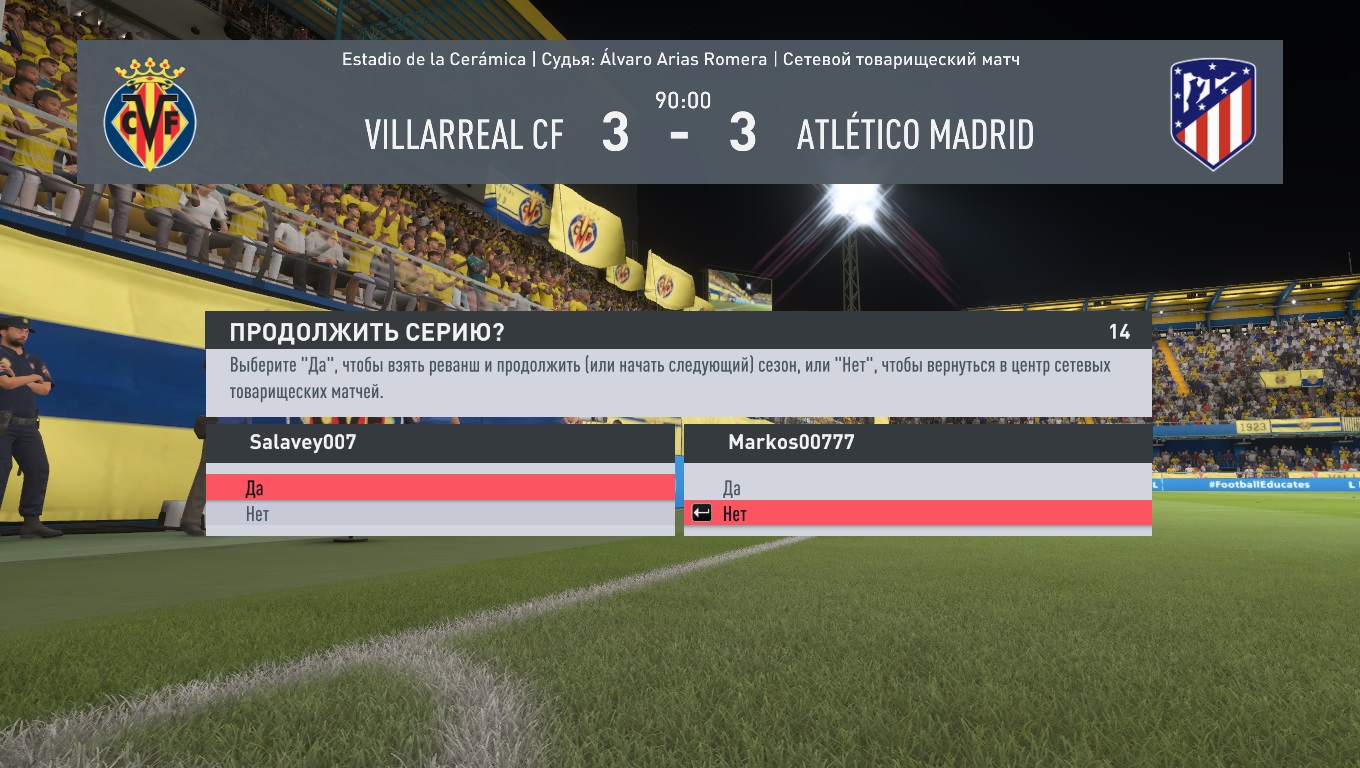Choose "Да" under Salavey007

tap(440, 488)
